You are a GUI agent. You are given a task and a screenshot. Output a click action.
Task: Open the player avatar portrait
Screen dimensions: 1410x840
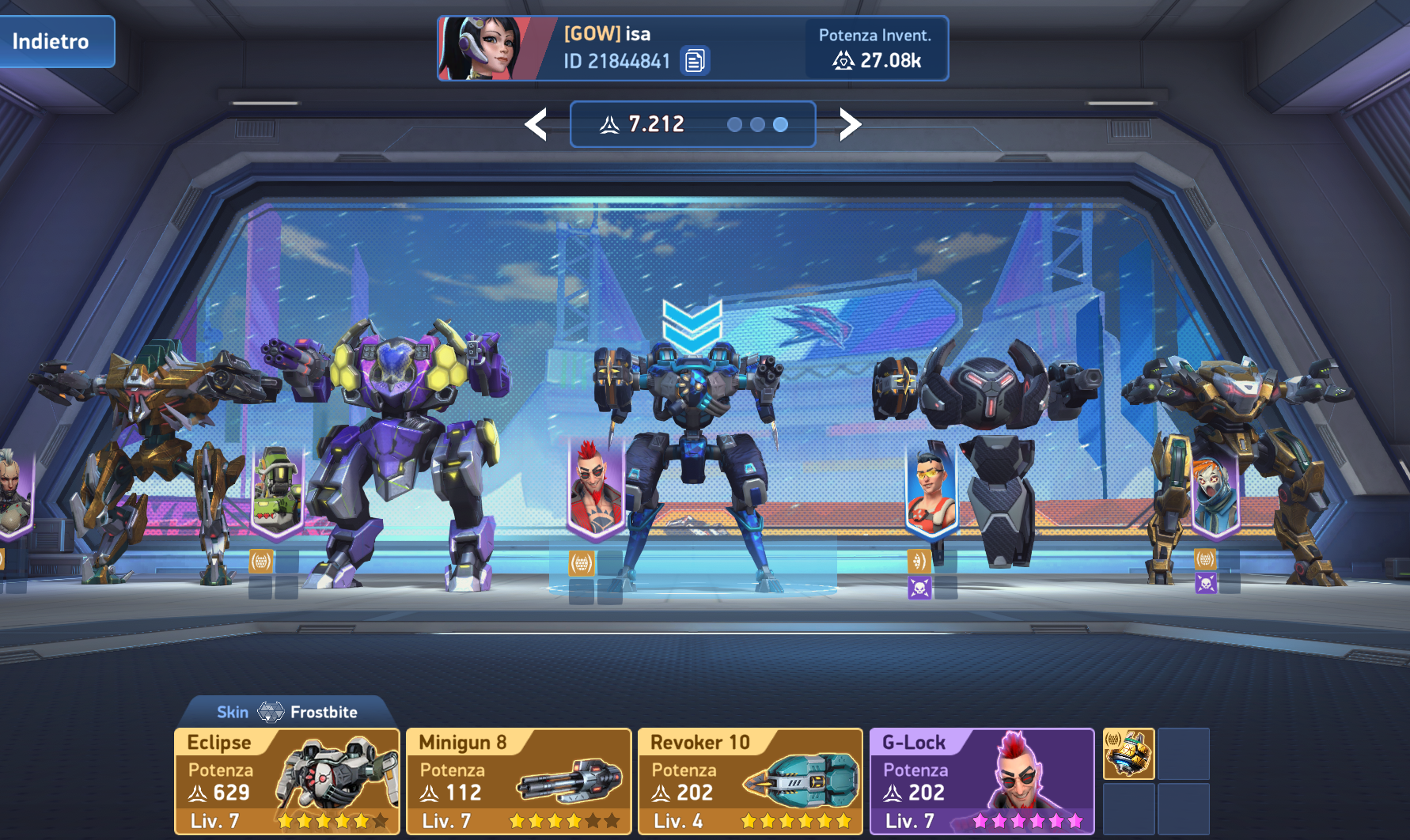tap(487, 48)
